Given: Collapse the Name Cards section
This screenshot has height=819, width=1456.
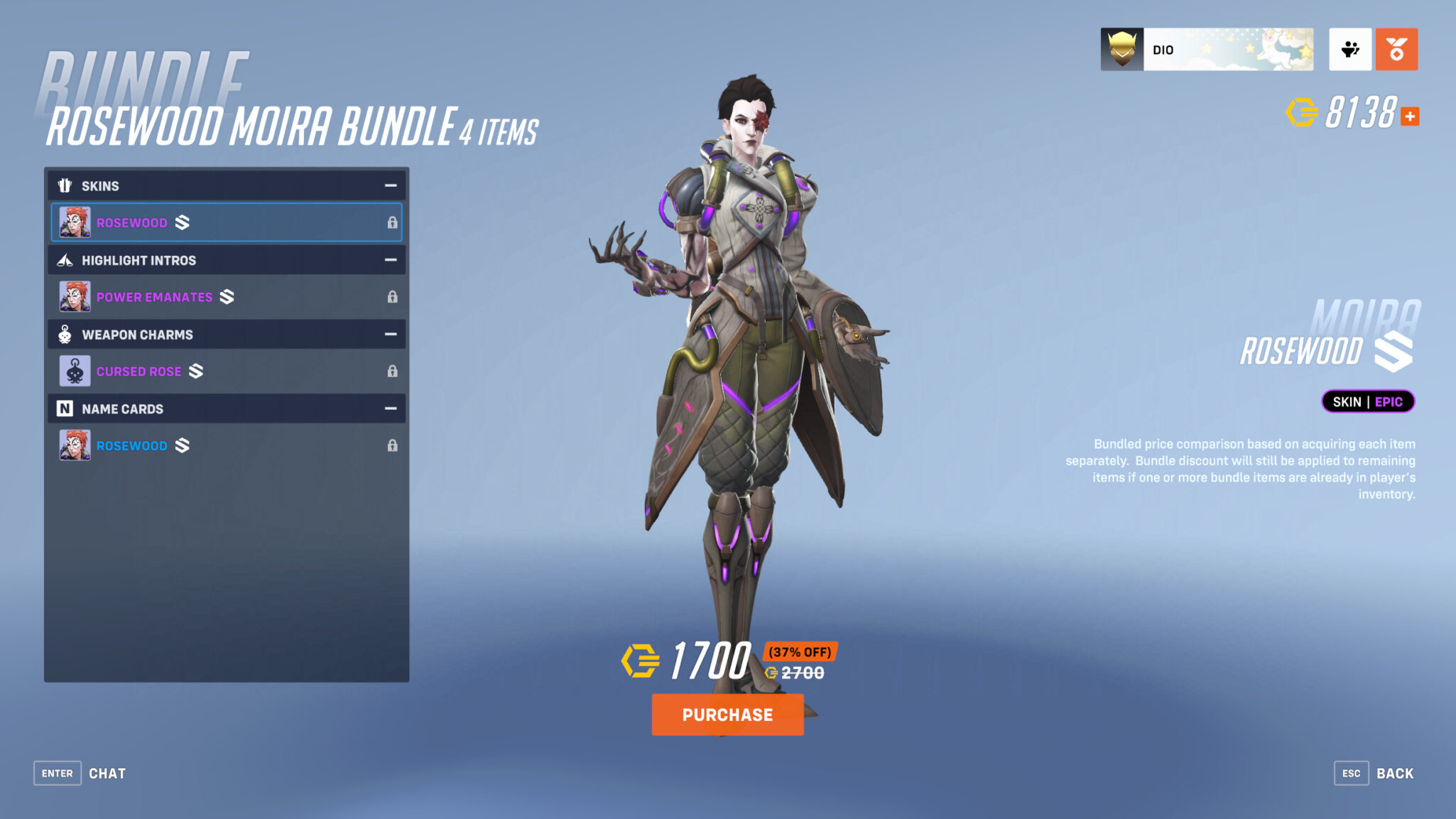Looking at the screenshot, I should pyautogui.click(x=390, y=408).
